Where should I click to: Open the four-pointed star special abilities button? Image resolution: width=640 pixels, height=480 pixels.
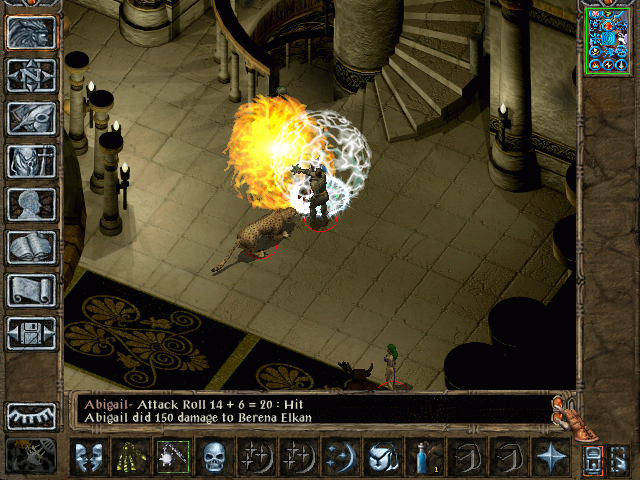[x=550, y=457]
